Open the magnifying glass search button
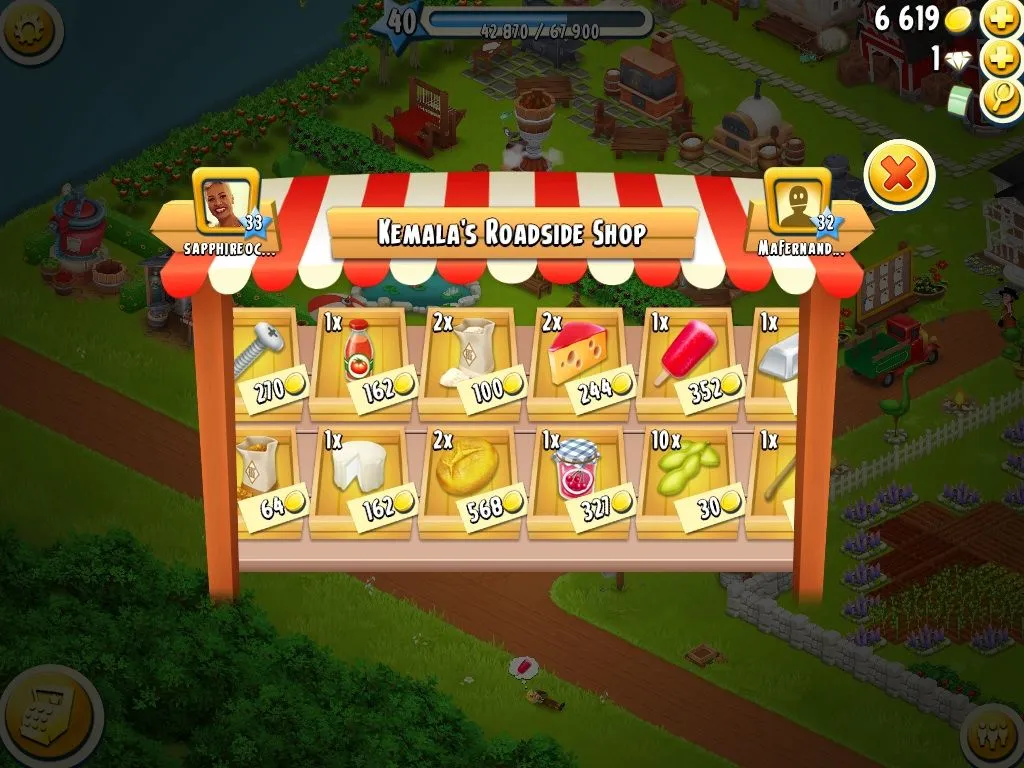This screenshot has width=1024, height=768. [x=1000, y=100]
